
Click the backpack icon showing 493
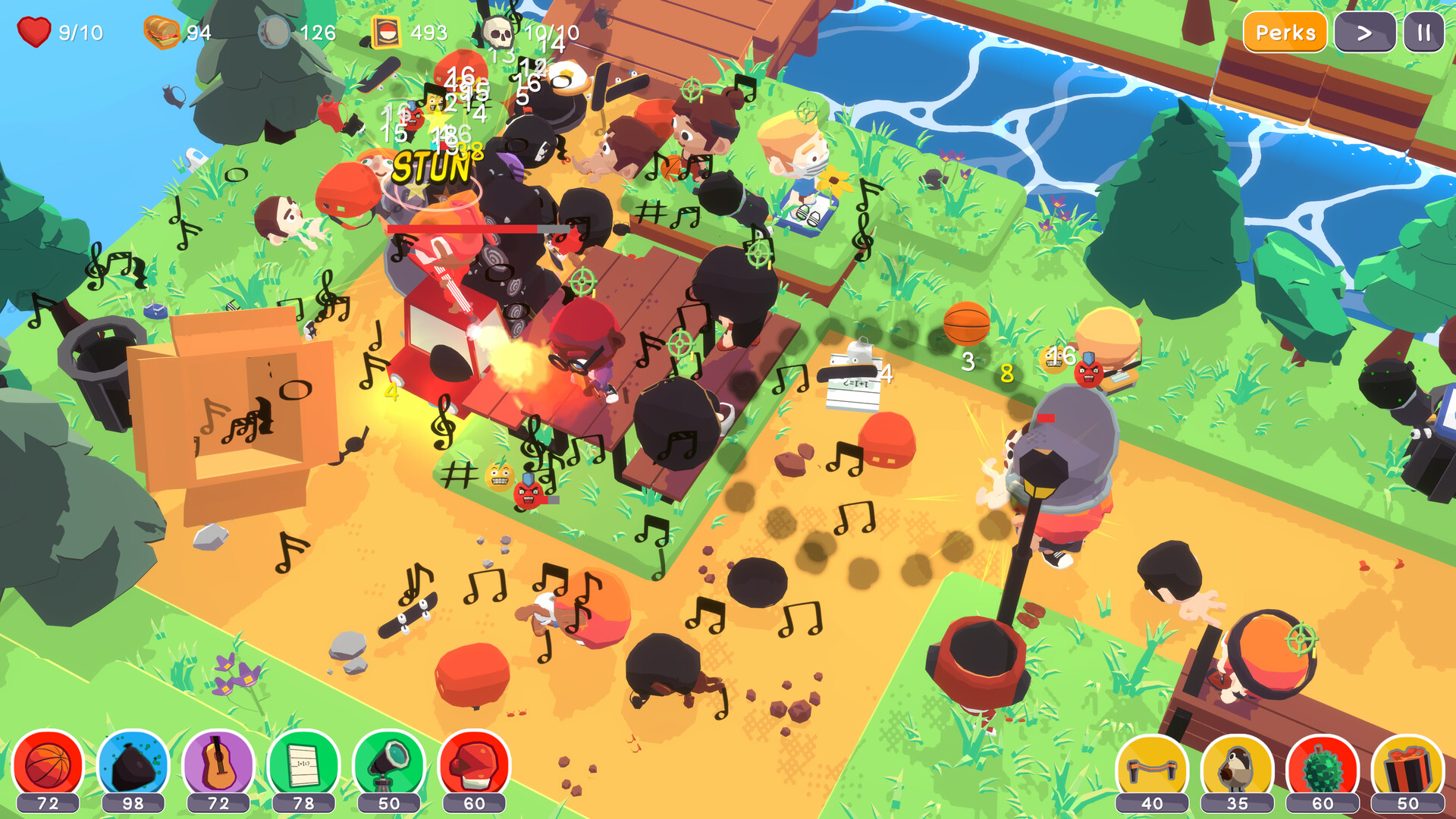(x=386, y=32)
